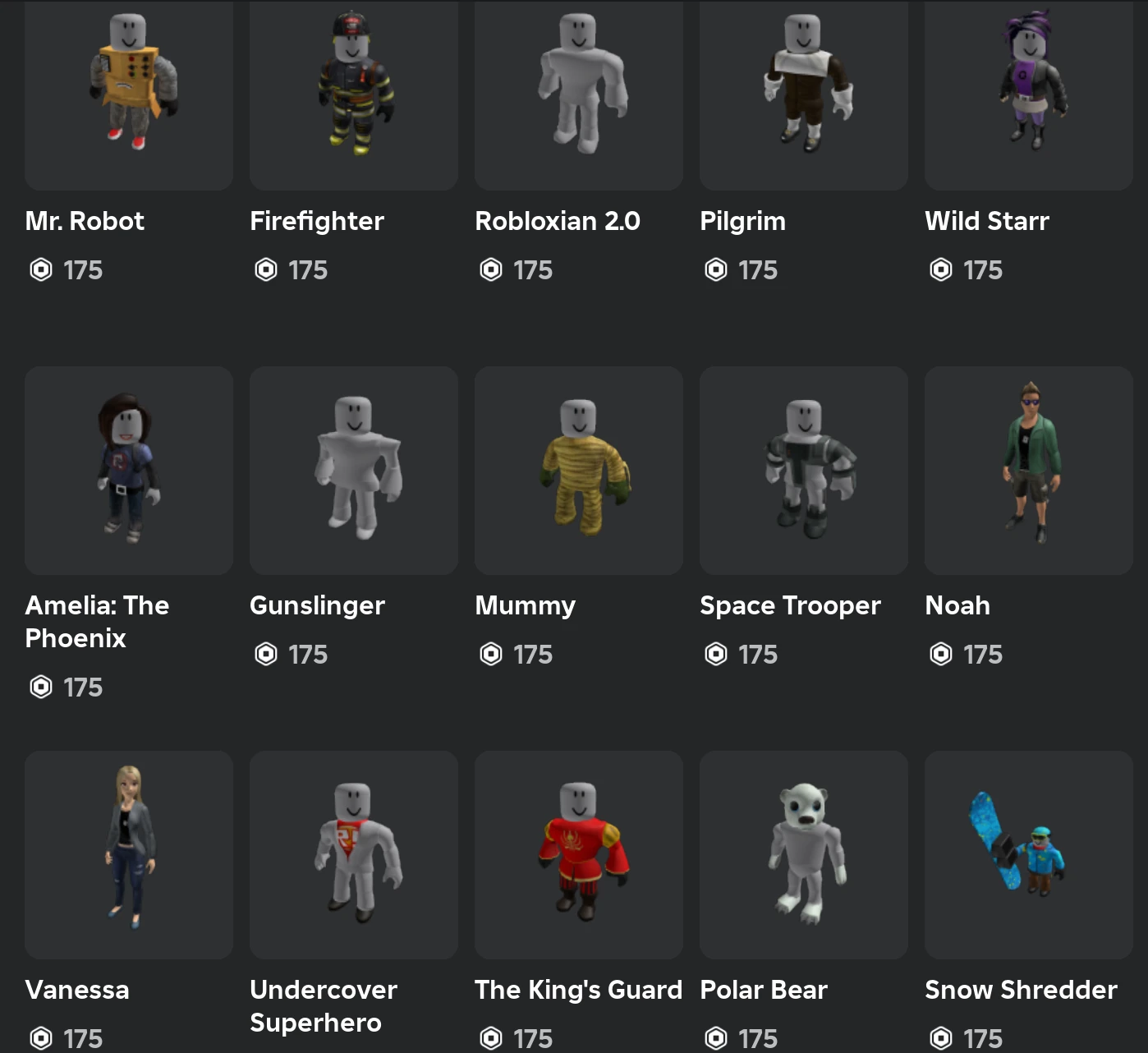
Task: Click the Robux icon next to Firefighter's price
Action: tap(265, 269)
